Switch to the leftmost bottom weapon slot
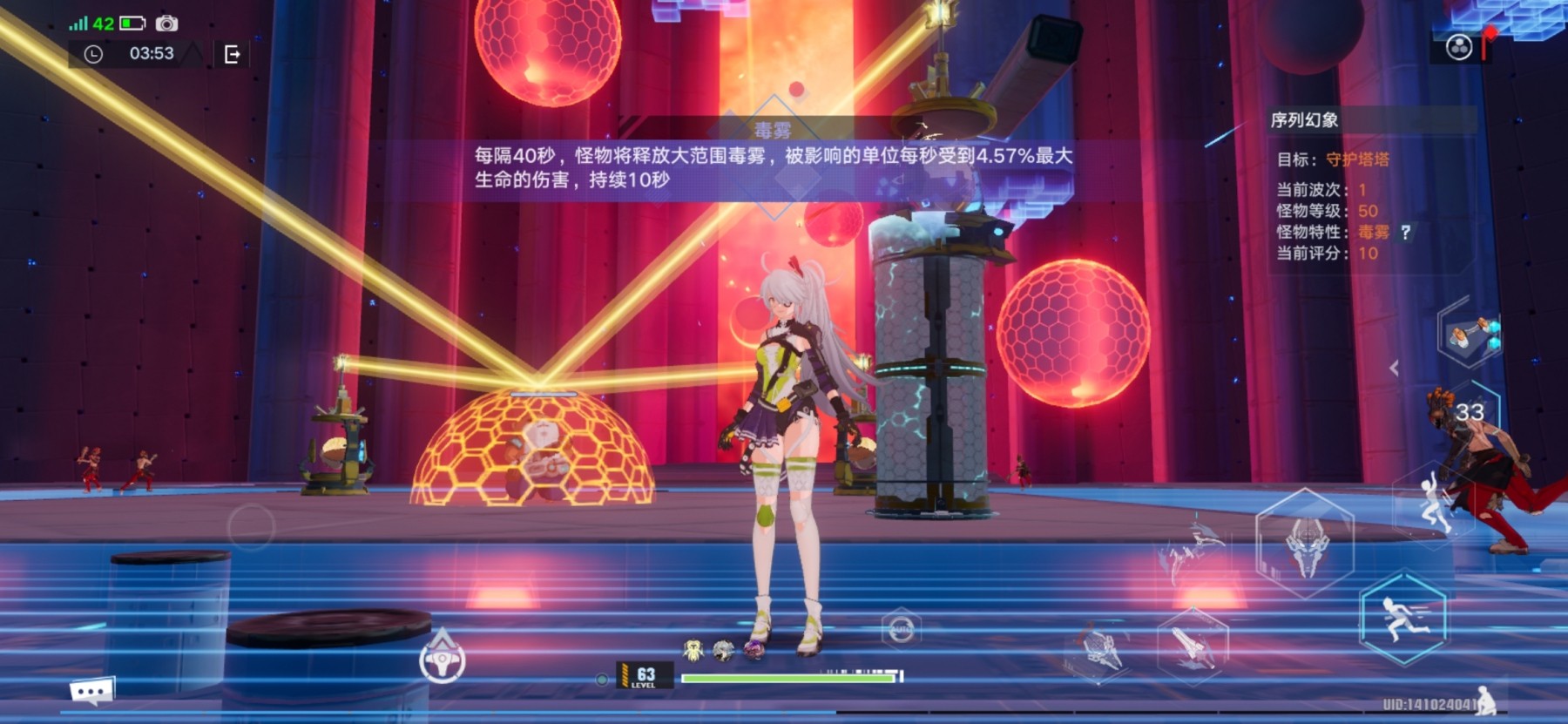The height and width of the screenshot is (724, 1568). coord(1100,650)
